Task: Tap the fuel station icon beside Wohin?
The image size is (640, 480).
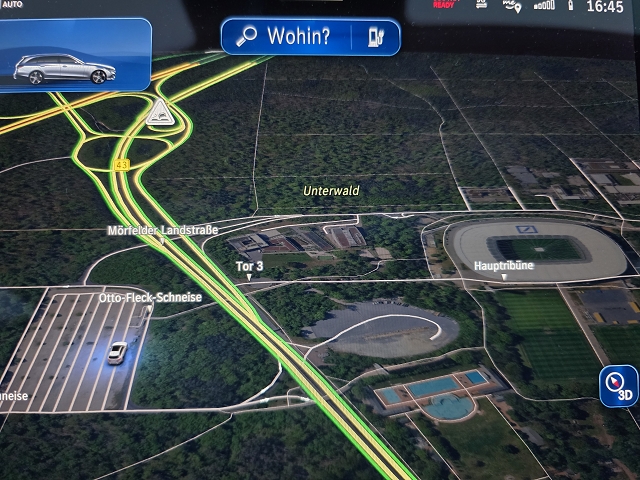Action: pos(377,38)
